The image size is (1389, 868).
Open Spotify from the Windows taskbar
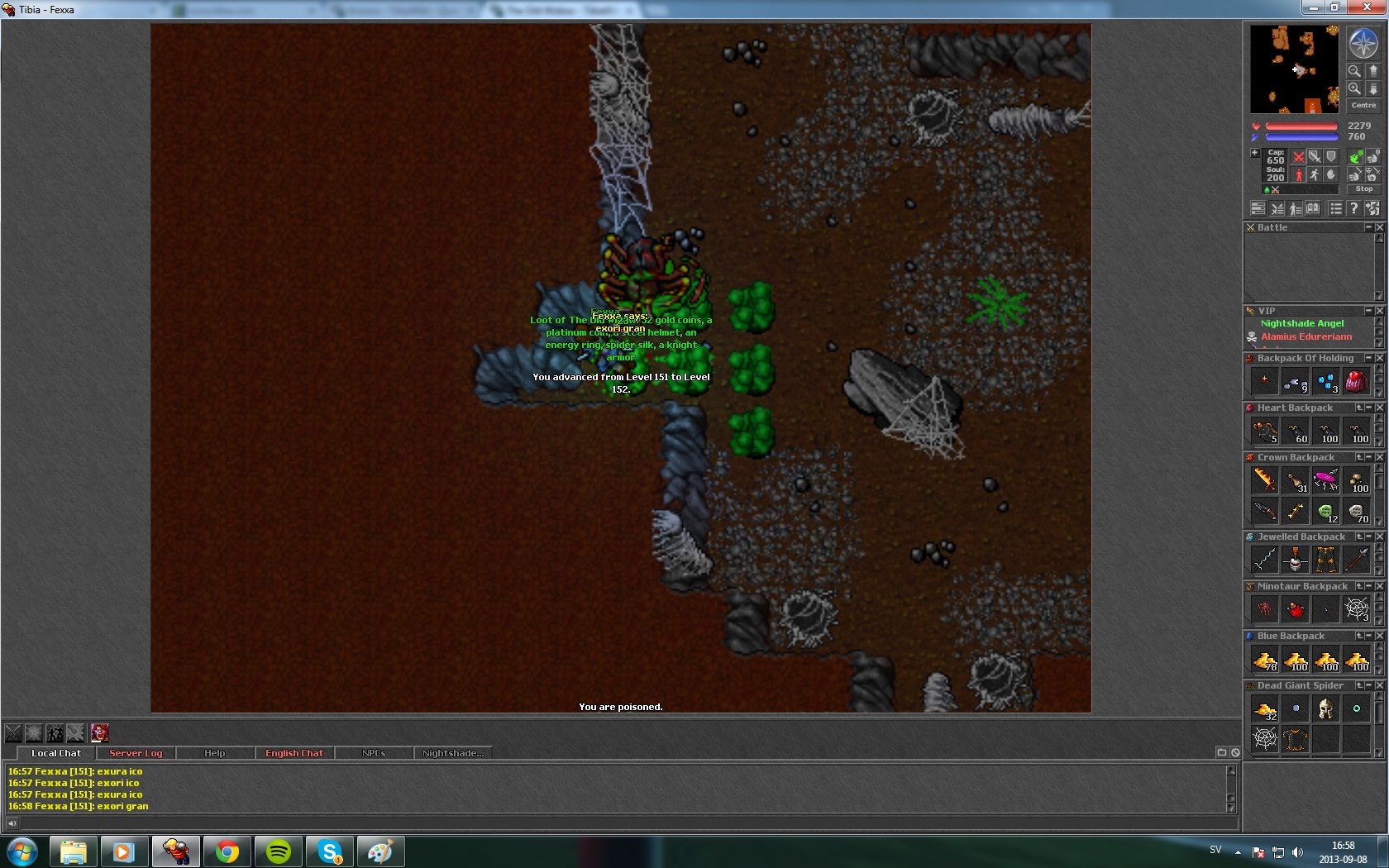click(x=279, y=851)
